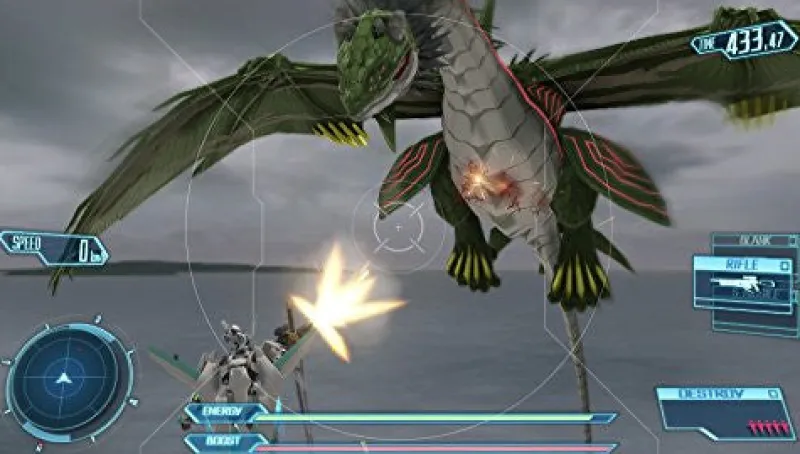Image resolution: width=800 pixels, height=454 pixels.
Task: Open the DESTROY objective tracker
Action: 724,410
